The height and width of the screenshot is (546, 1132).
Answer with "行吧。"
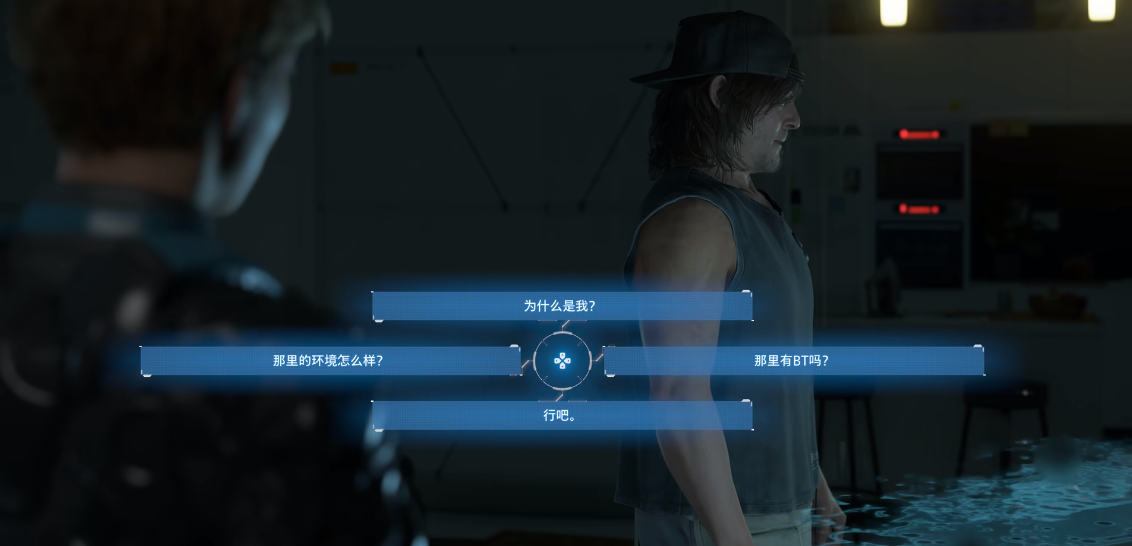coord(561,416)
